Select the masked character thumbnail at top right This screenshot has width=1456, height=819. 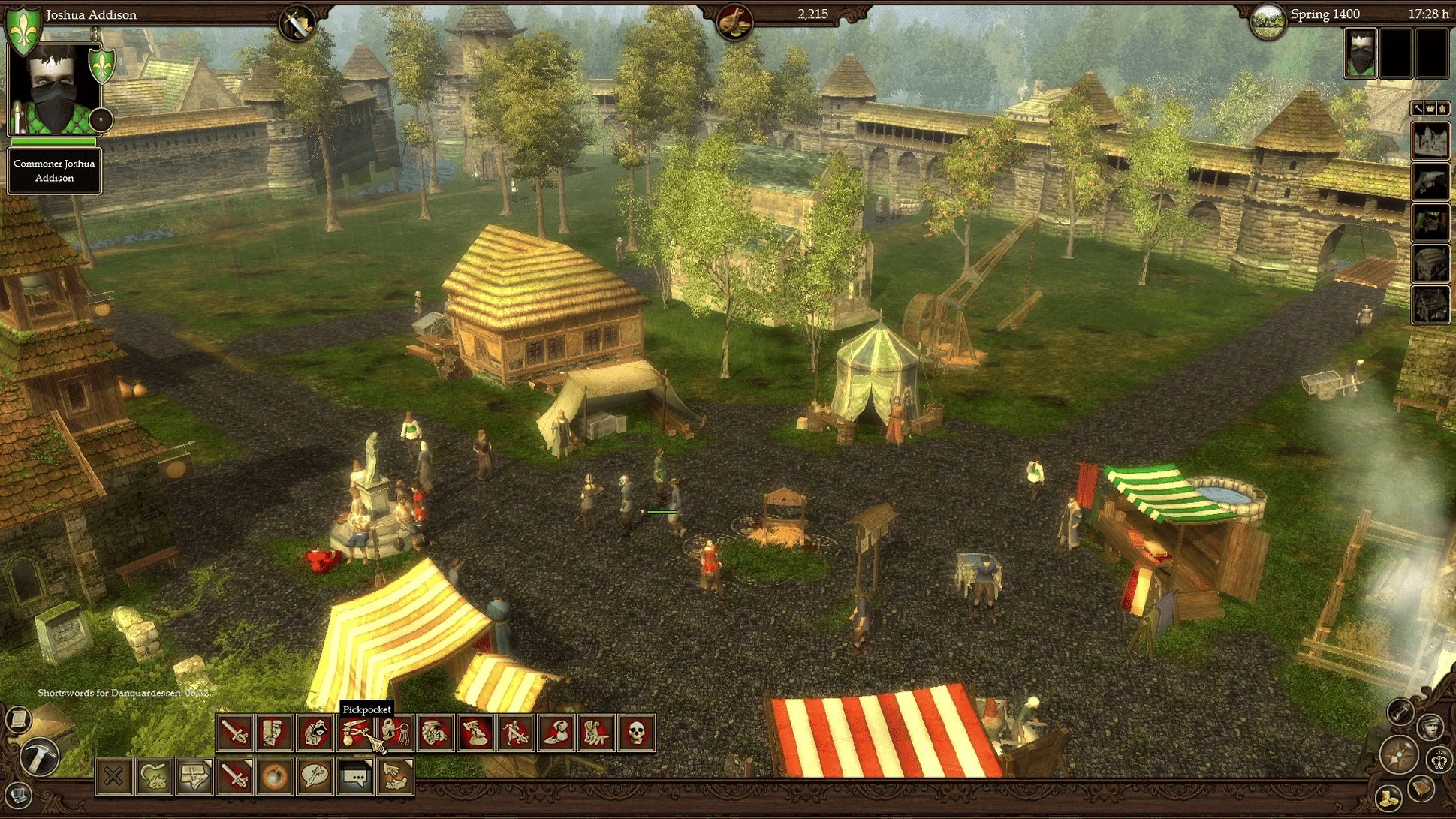tap(1360, 54)
